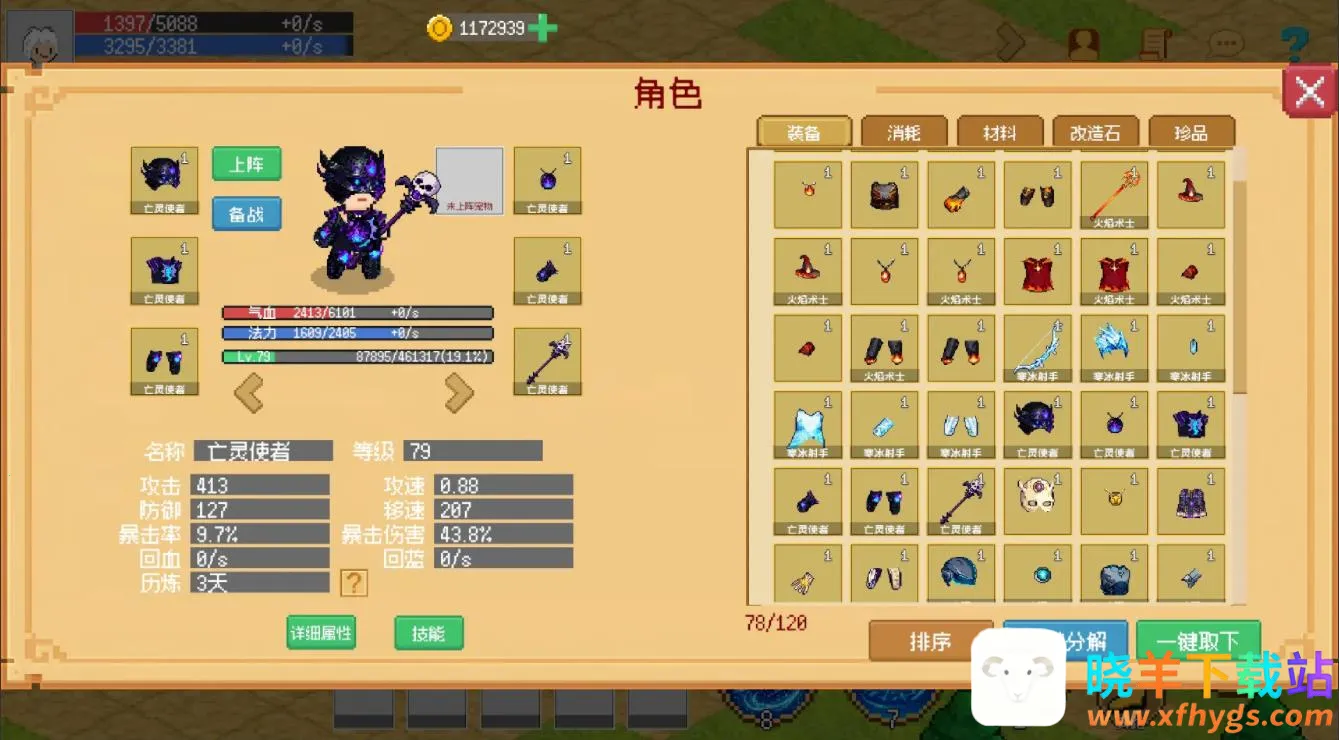Pick the 寒冰射手 ice bow in inventory
This screenshot has width=1339, height=740.
1037,349
